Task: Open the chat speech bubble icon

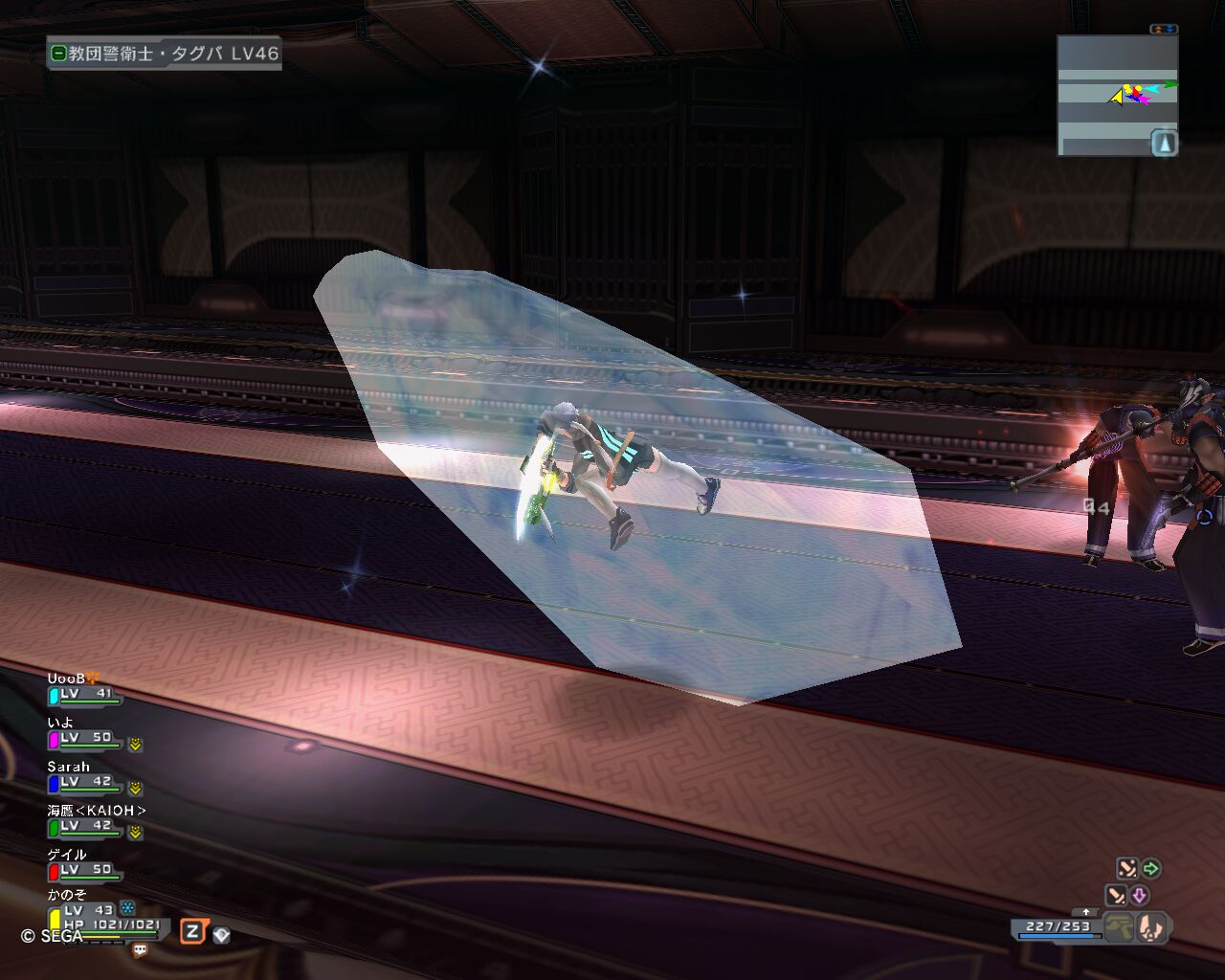Action: pyautogui.click(x=140, y=950)
